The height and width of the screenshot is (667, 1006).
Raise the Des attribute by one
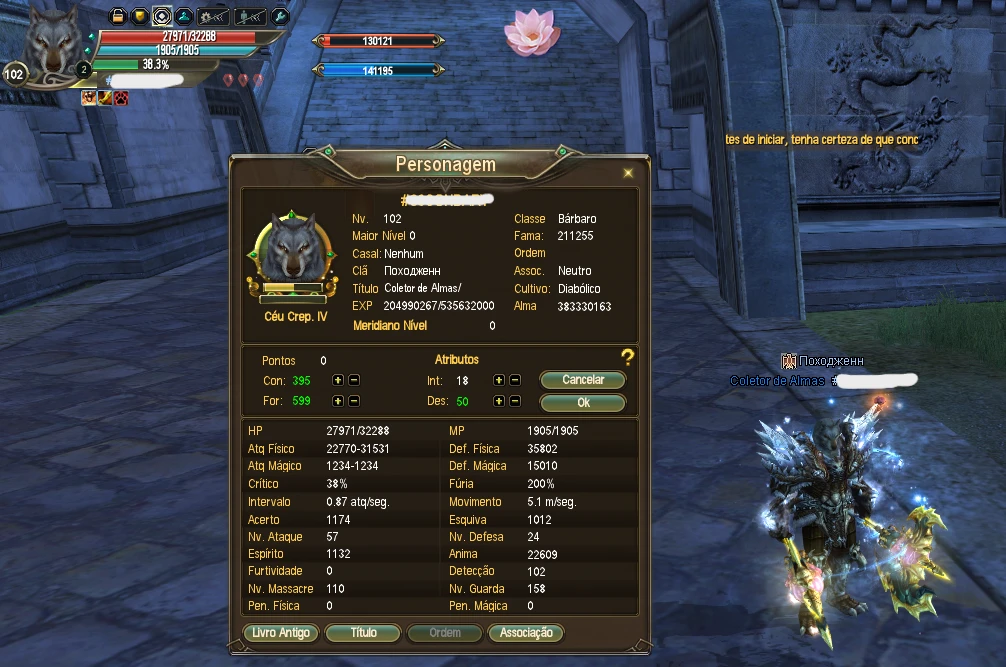pyautogui.click(x=499, y=401)
